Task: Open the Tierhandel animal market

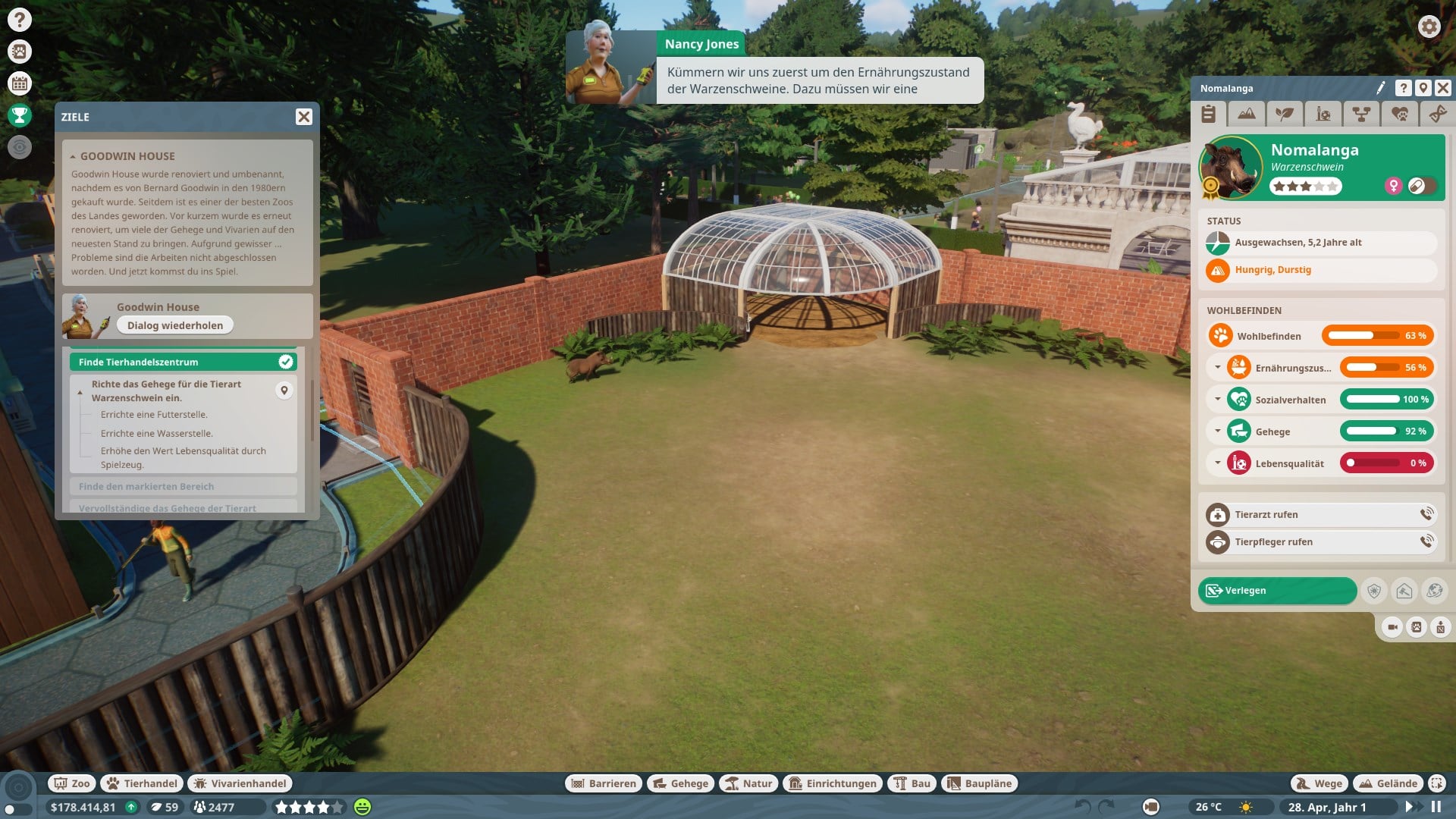Action: point(143,783)
